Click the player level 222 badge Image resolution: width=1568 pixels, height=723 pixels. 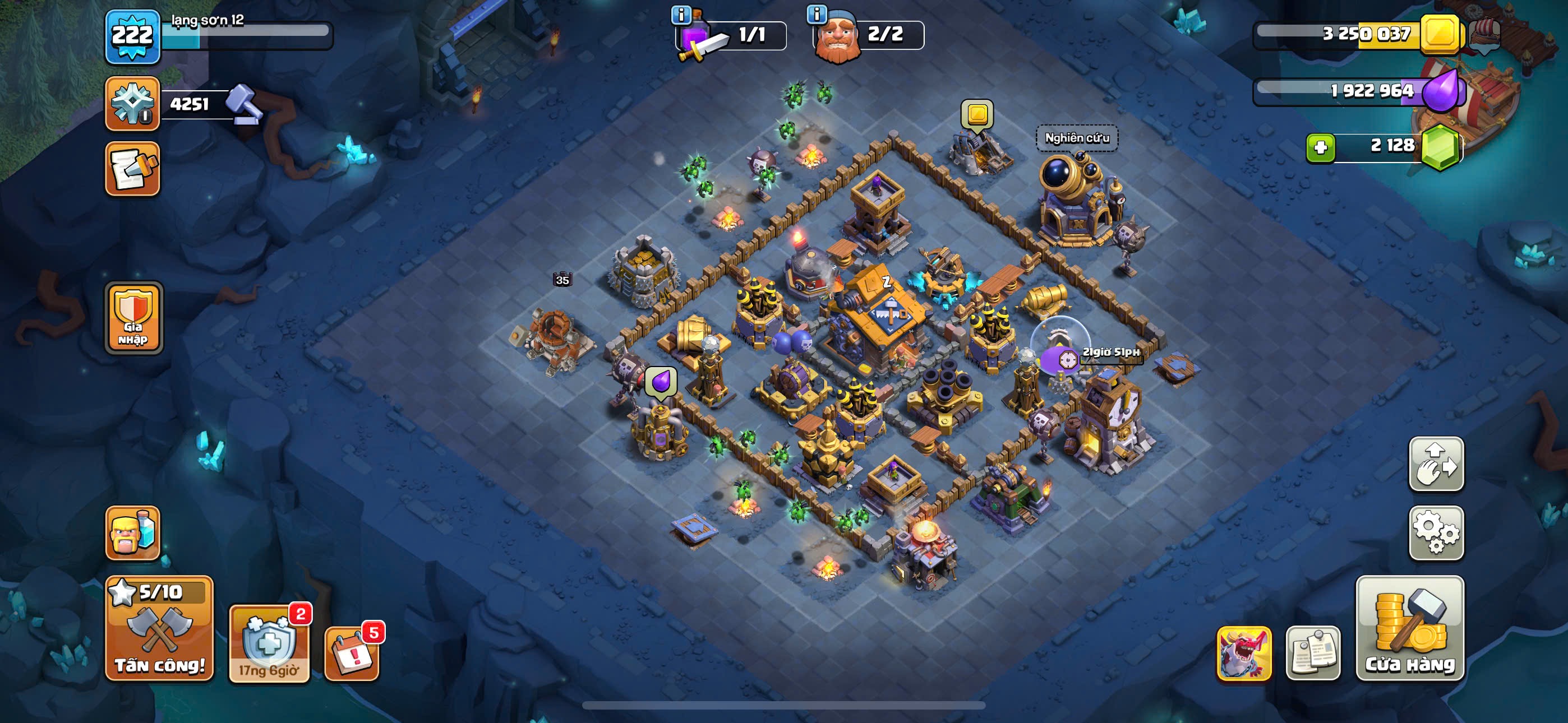point(133,36)
